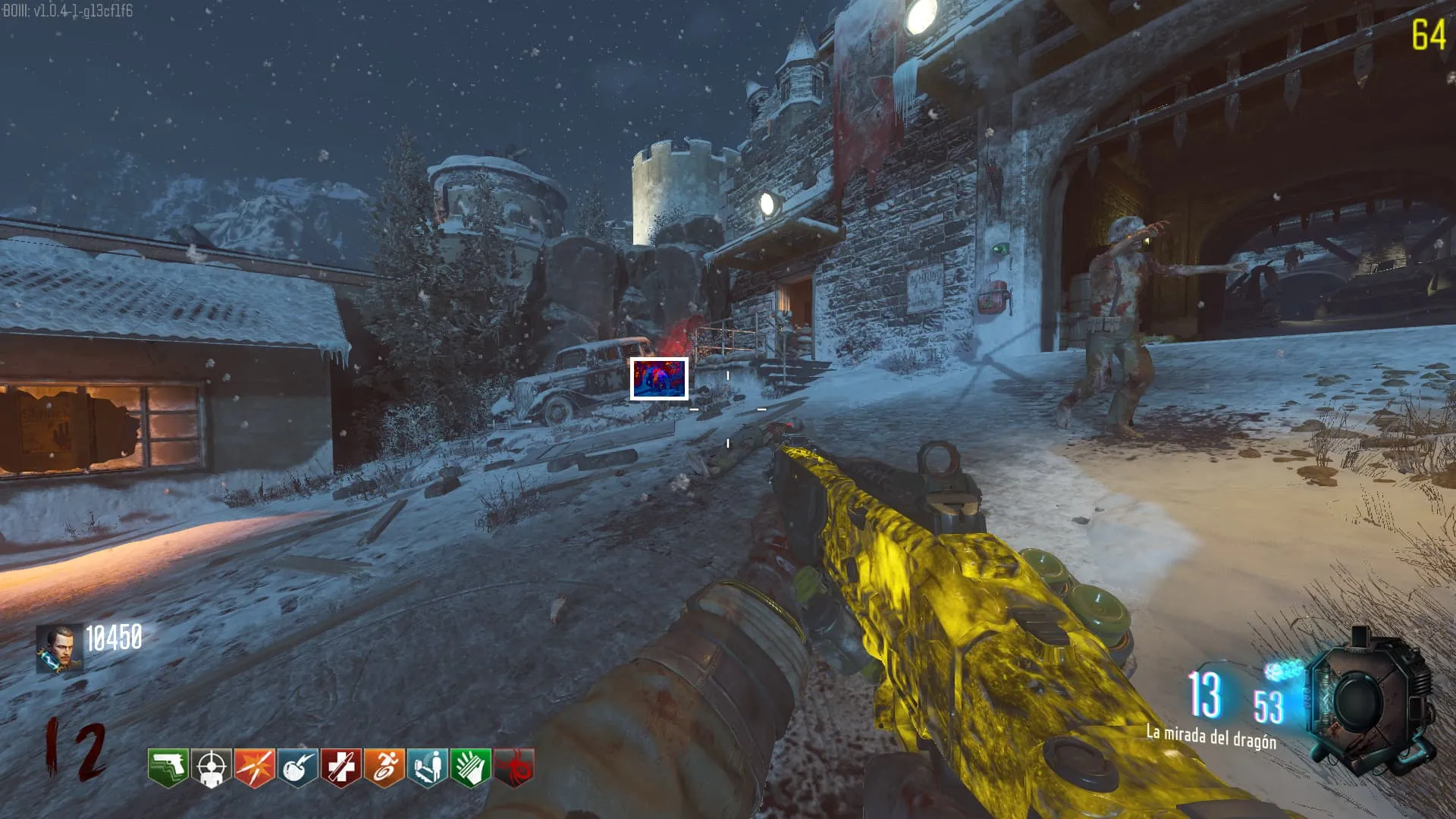Click the Stamin-Up running man perk icon
Image resolution: width=1456 pixels, height=819 pixels.
(x=384, y=767)
